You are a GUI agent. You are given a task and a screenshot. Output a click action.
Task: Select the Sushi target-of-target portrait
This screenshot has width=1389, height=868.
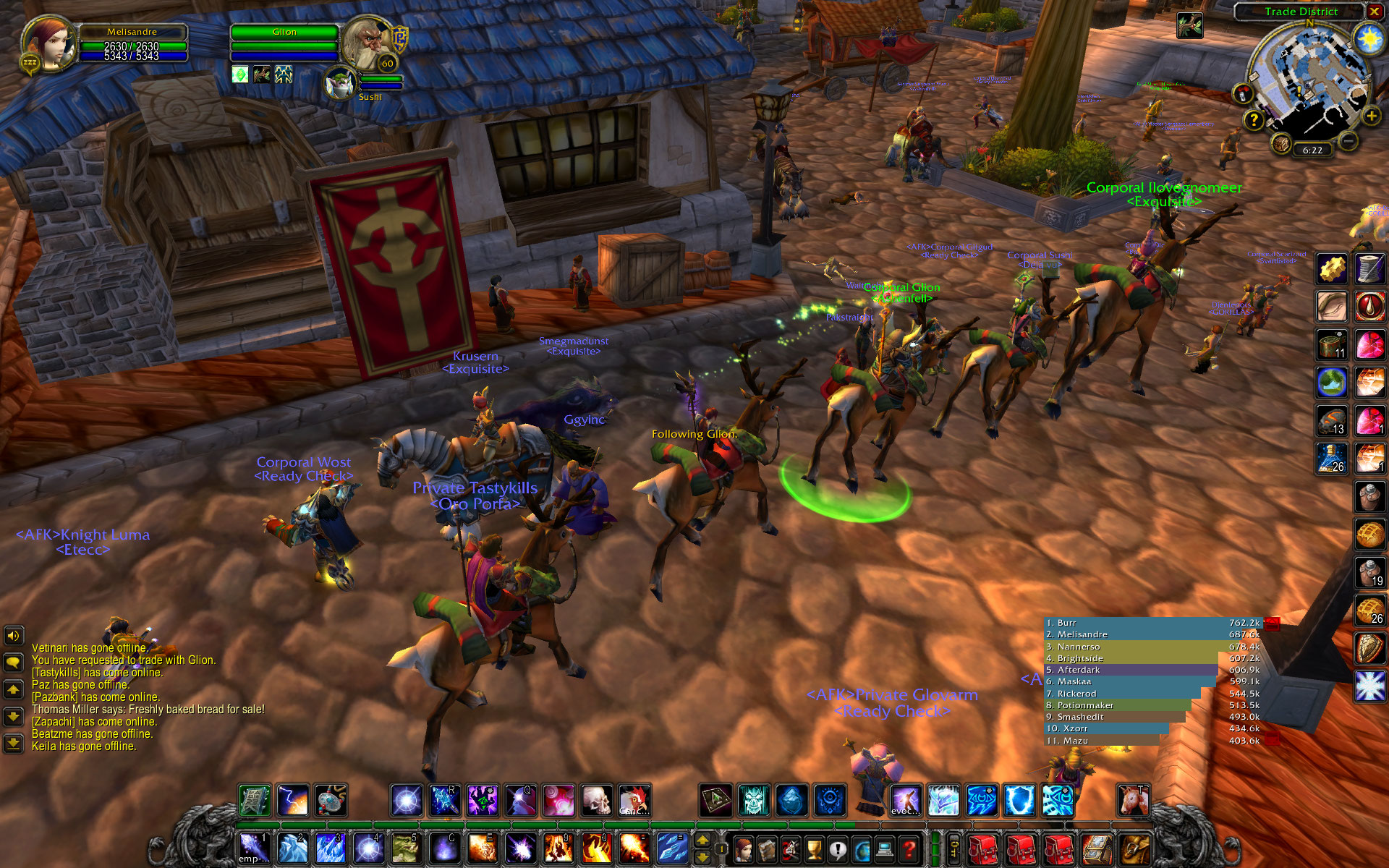(x=340, y=82)
